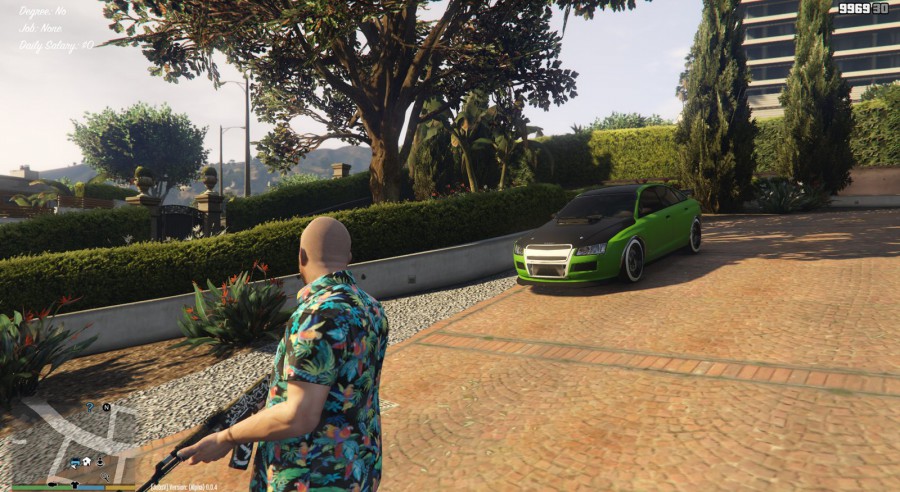Screen dimensions: 900x492
Task: Select the blue garage car blip
Action: point(75,462)
